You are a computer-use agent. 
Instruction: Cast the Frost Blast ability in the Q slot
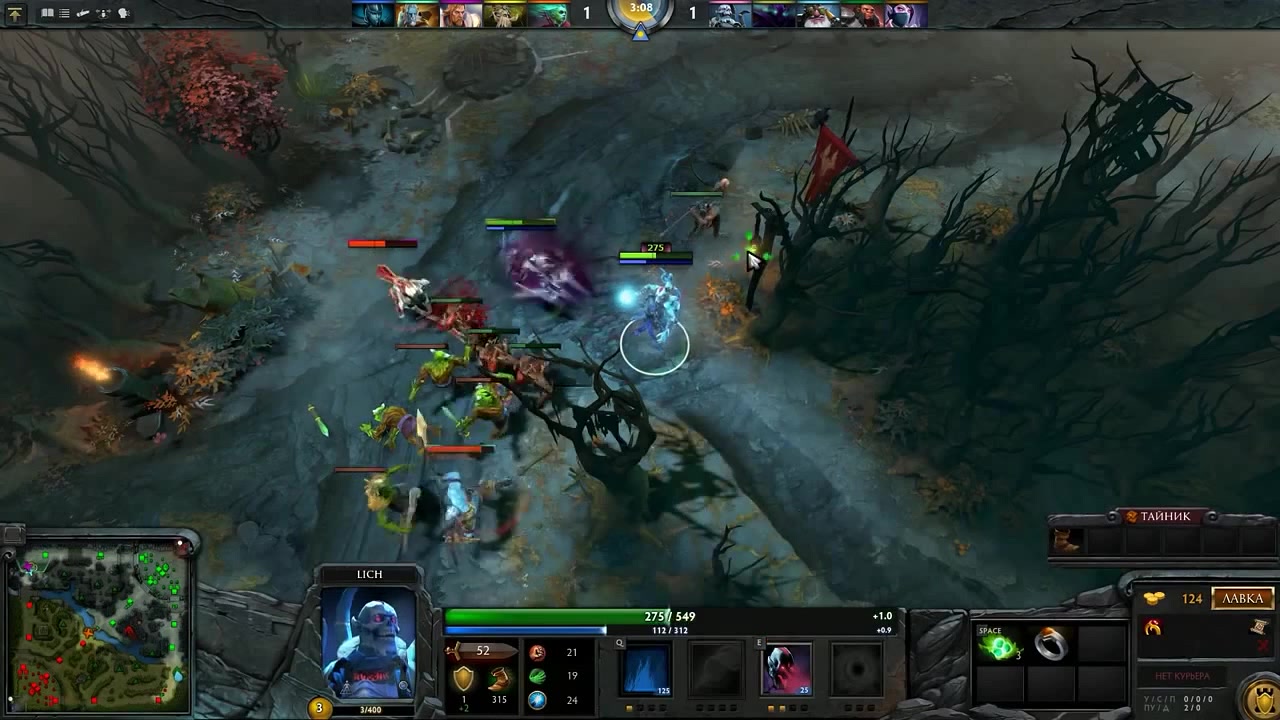point(647,668)
